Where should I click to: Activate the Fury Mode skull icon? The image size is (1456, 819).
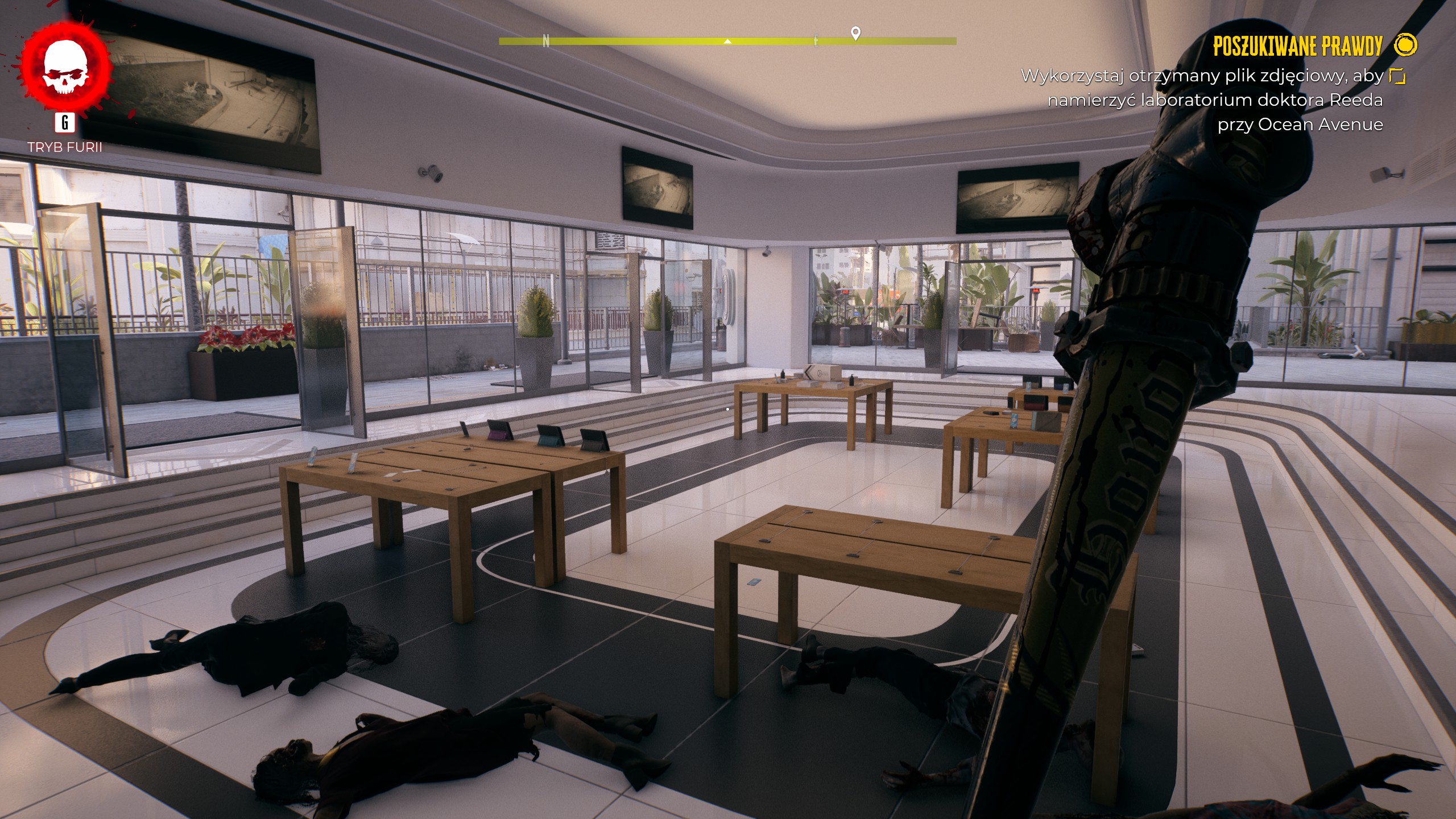[x=65, y=67]
